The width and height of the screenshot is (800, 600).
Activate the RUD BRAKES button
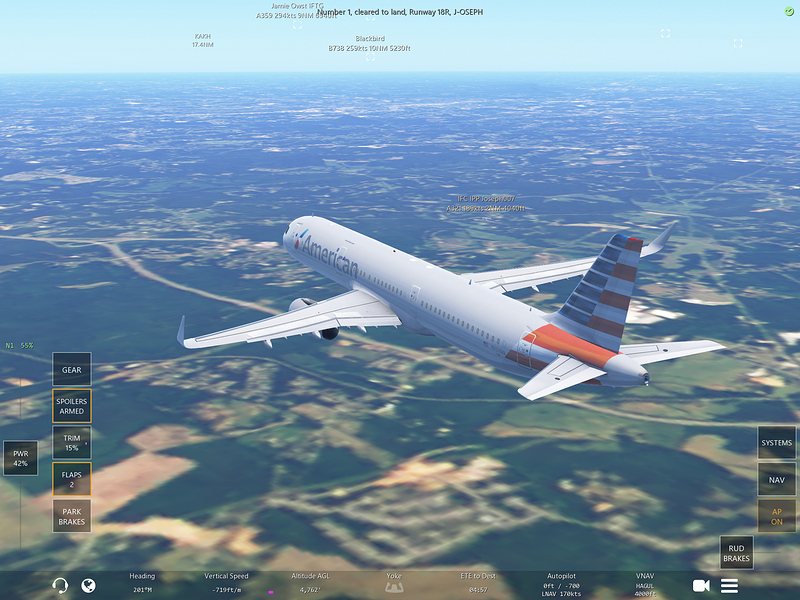click(x=736, y=552)
